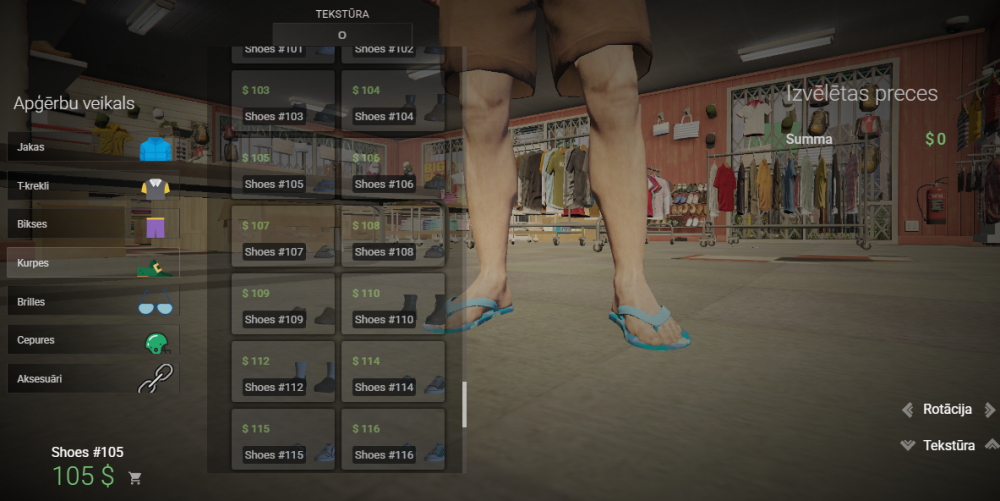Select the Shoes #112 tile
The height and width of the screenshot is (501, 1000).
[x=283, y=371]
